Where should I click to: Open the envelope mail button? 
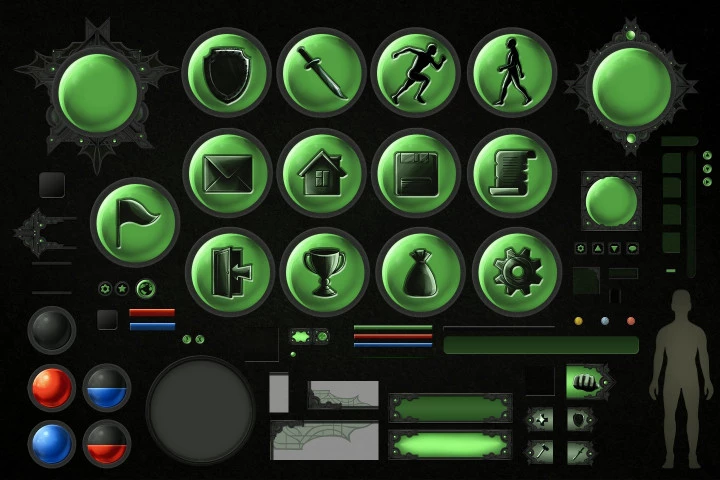pyautogui.click(x=227, y=172)
